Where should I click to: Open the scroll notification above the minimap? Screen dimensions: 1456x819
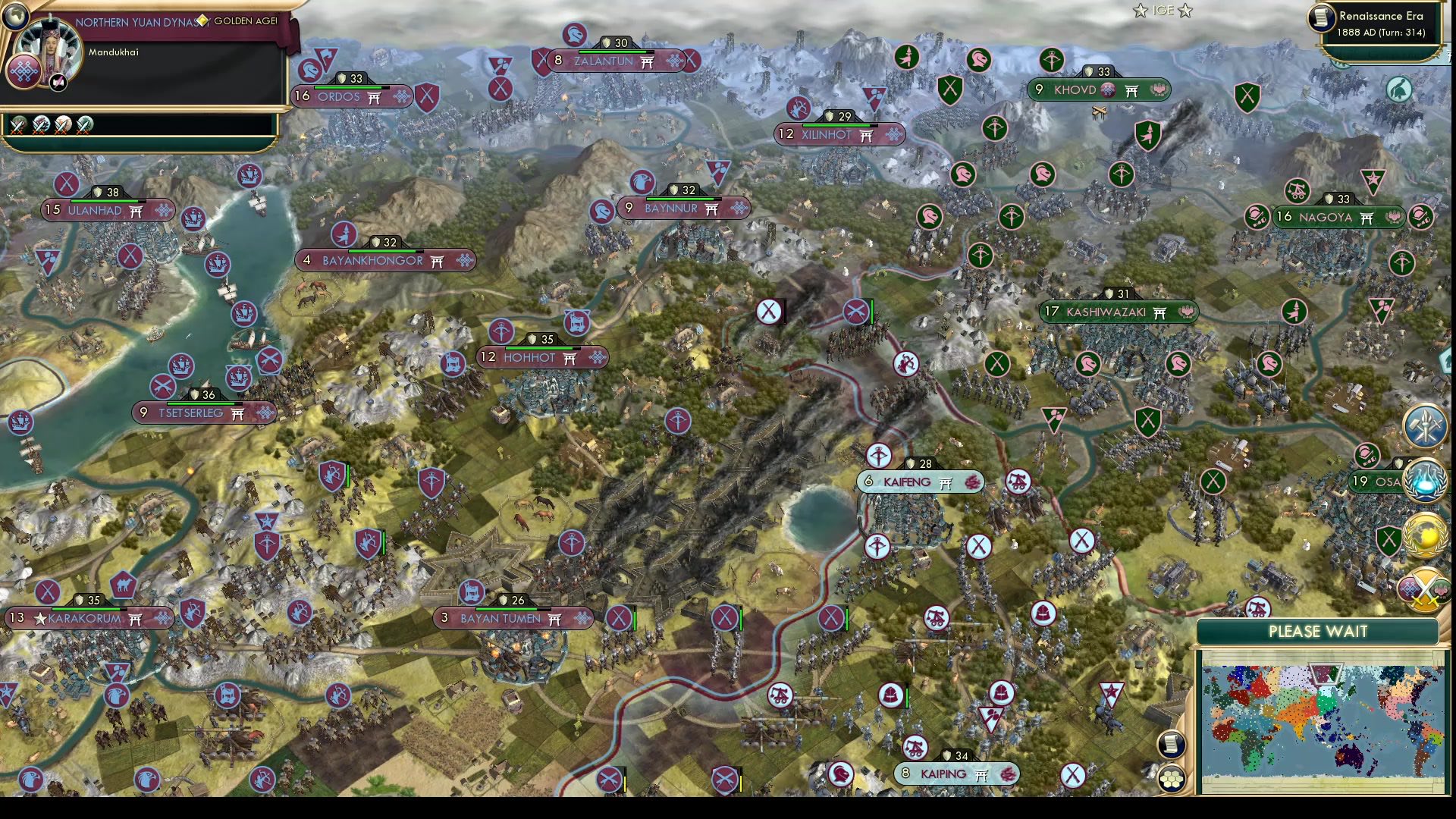1171,745
